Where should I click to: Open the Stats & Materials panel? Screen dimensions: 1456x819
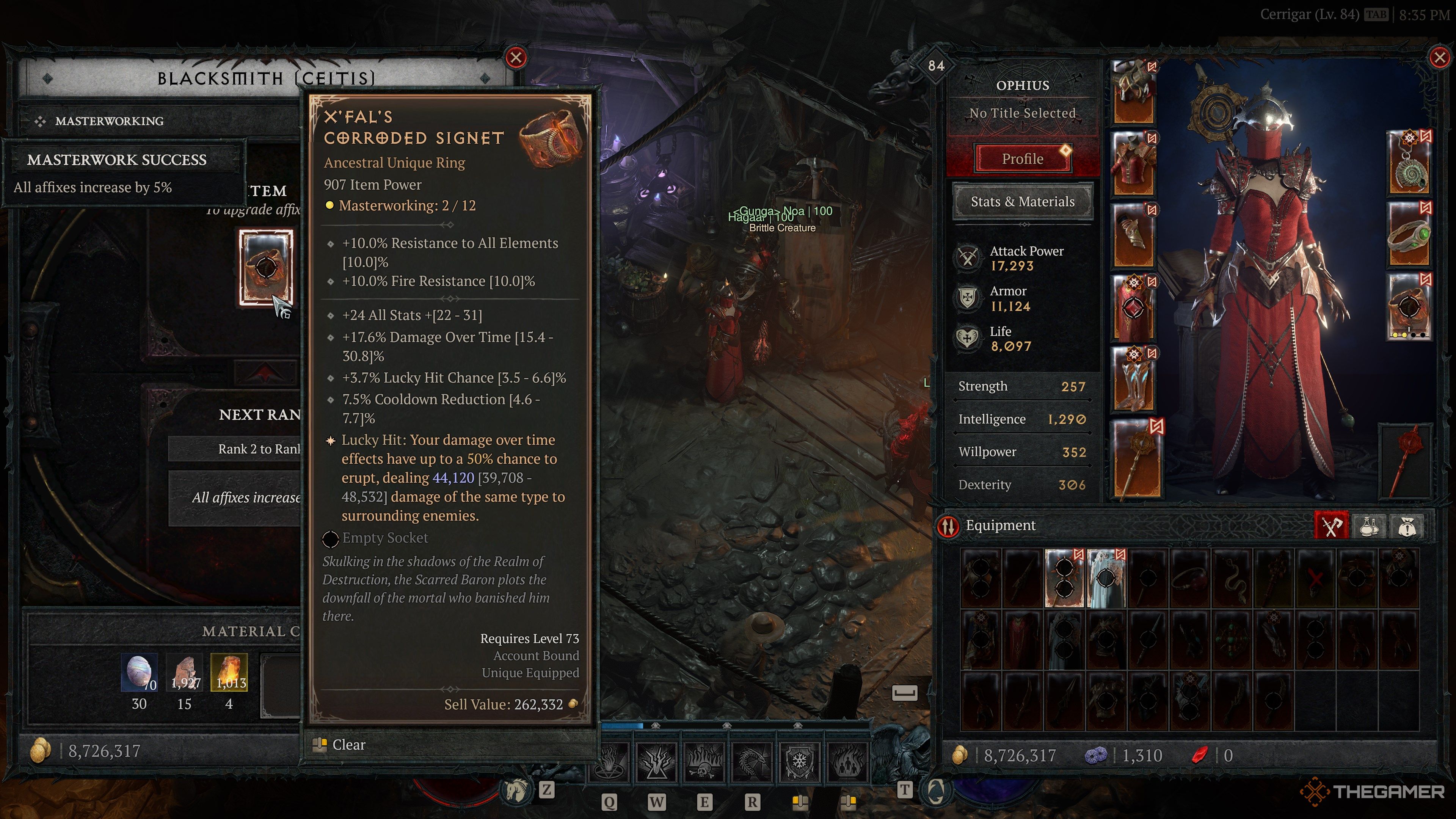[x=1023, y=202]
